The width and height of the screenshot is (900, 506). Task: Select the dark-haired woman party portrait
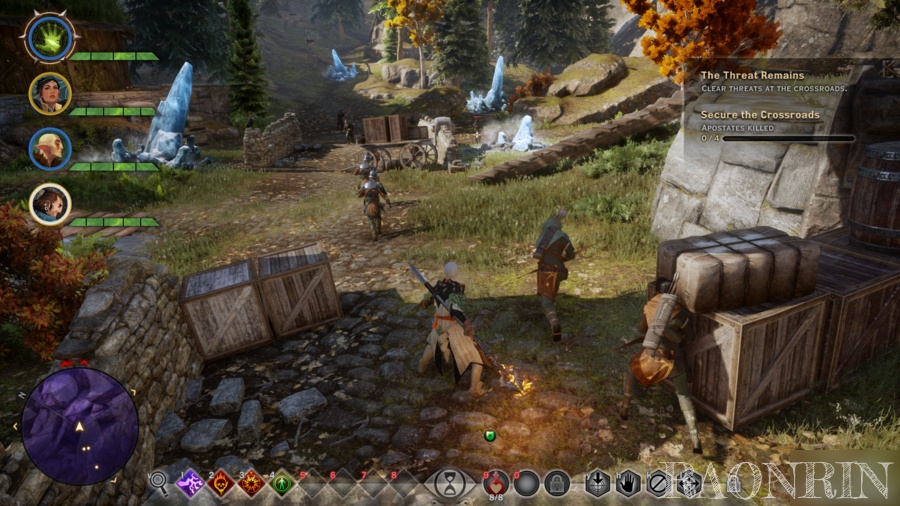click(x=49, y=93)
